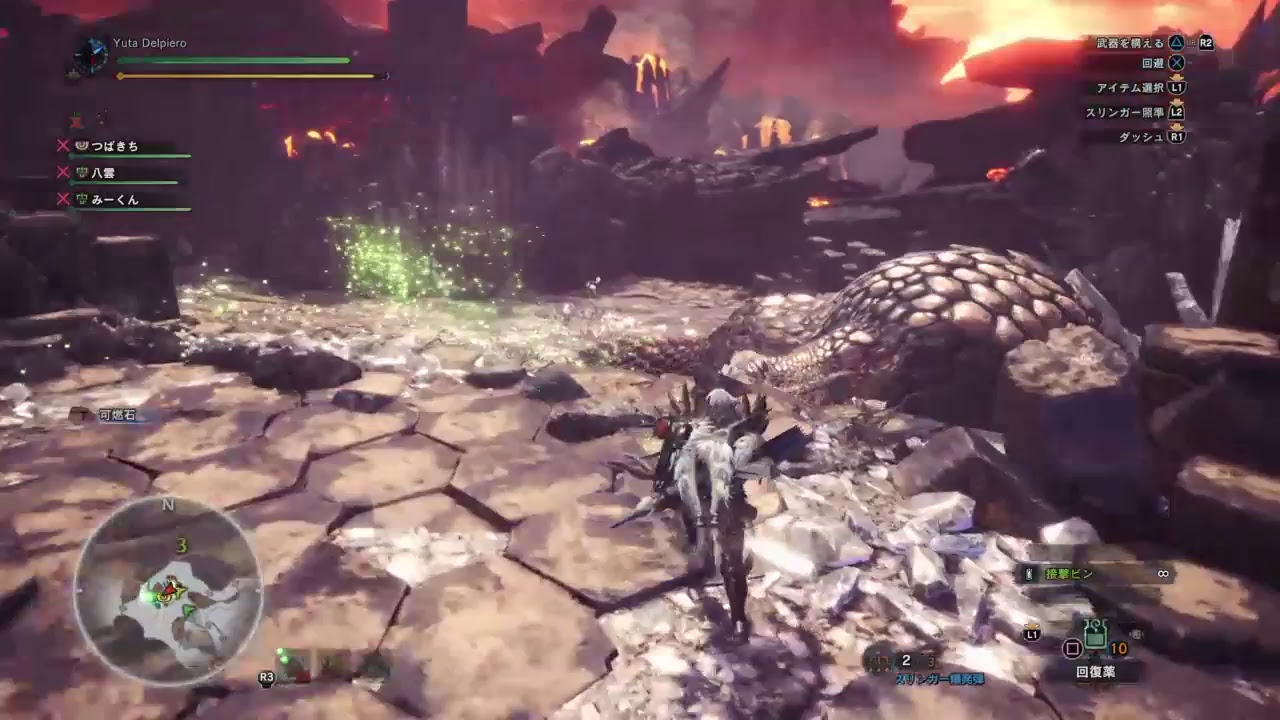Click the X 回避 evade button prompt
The height and width of the screenshot is (720, 1280).
pyautogui.click(x=1174, y=62)
